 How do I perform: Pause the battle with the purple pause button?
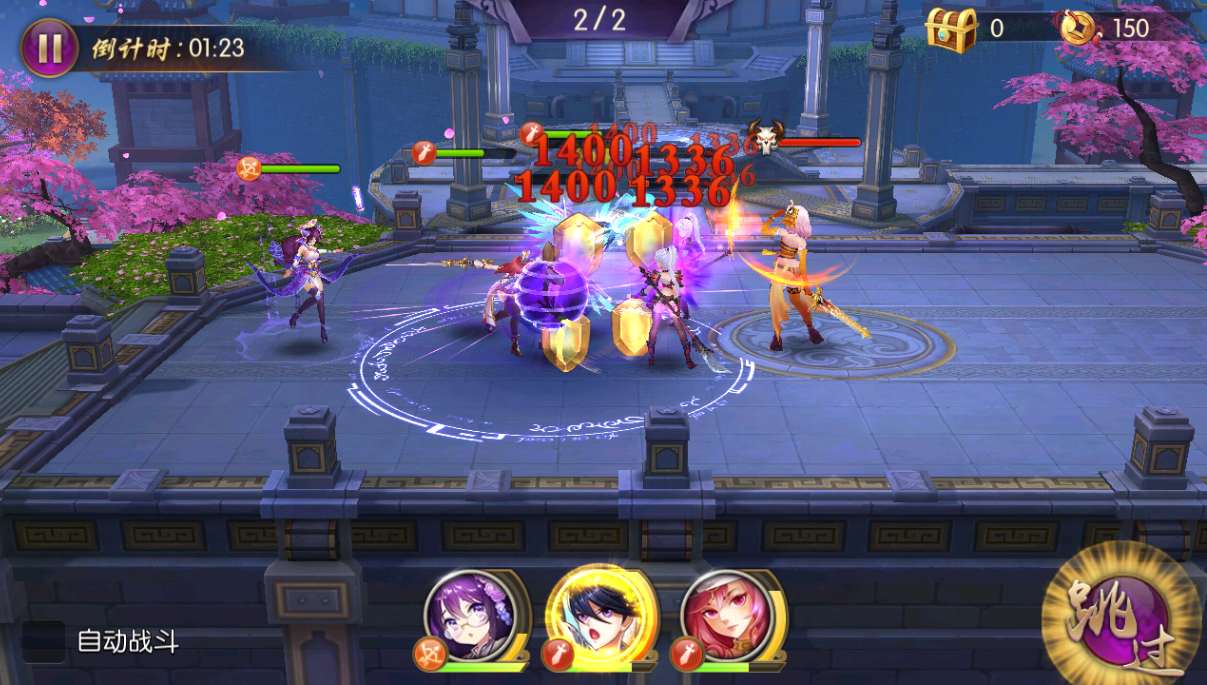pyautogui.click(x=49, y=49)
